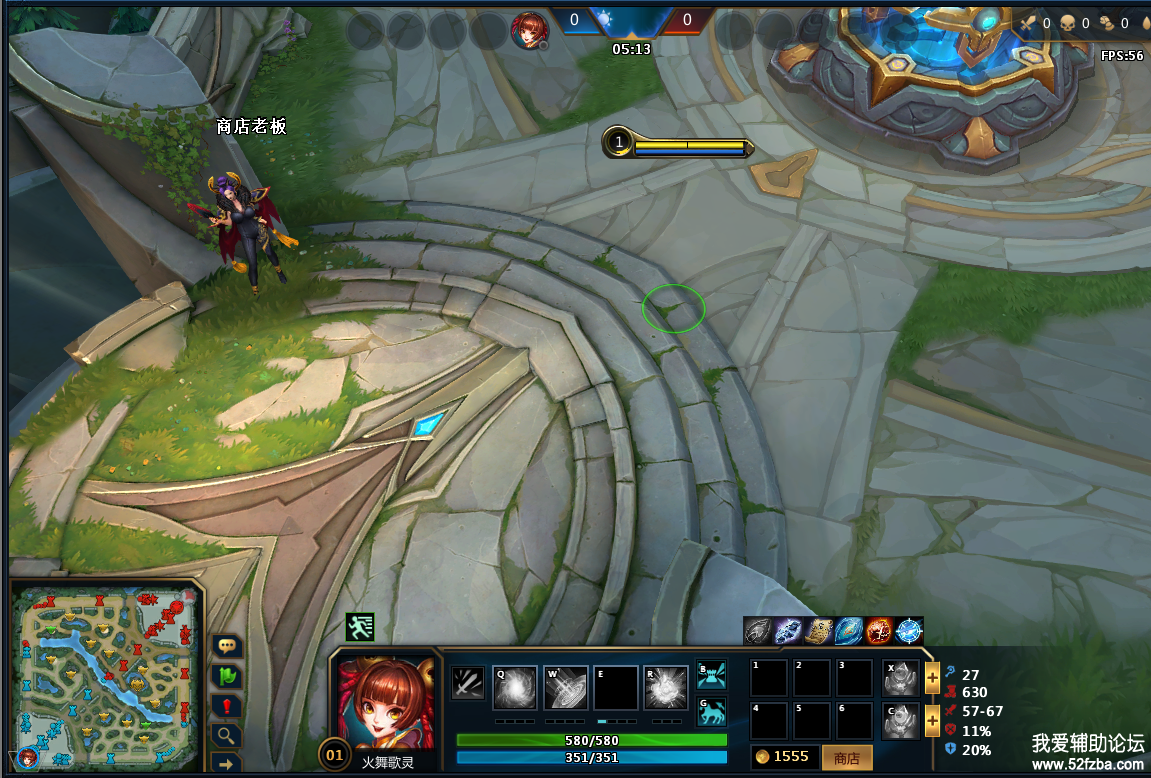Send the red exclamation alert ping
1151x778 pixels.
[227, 707]
